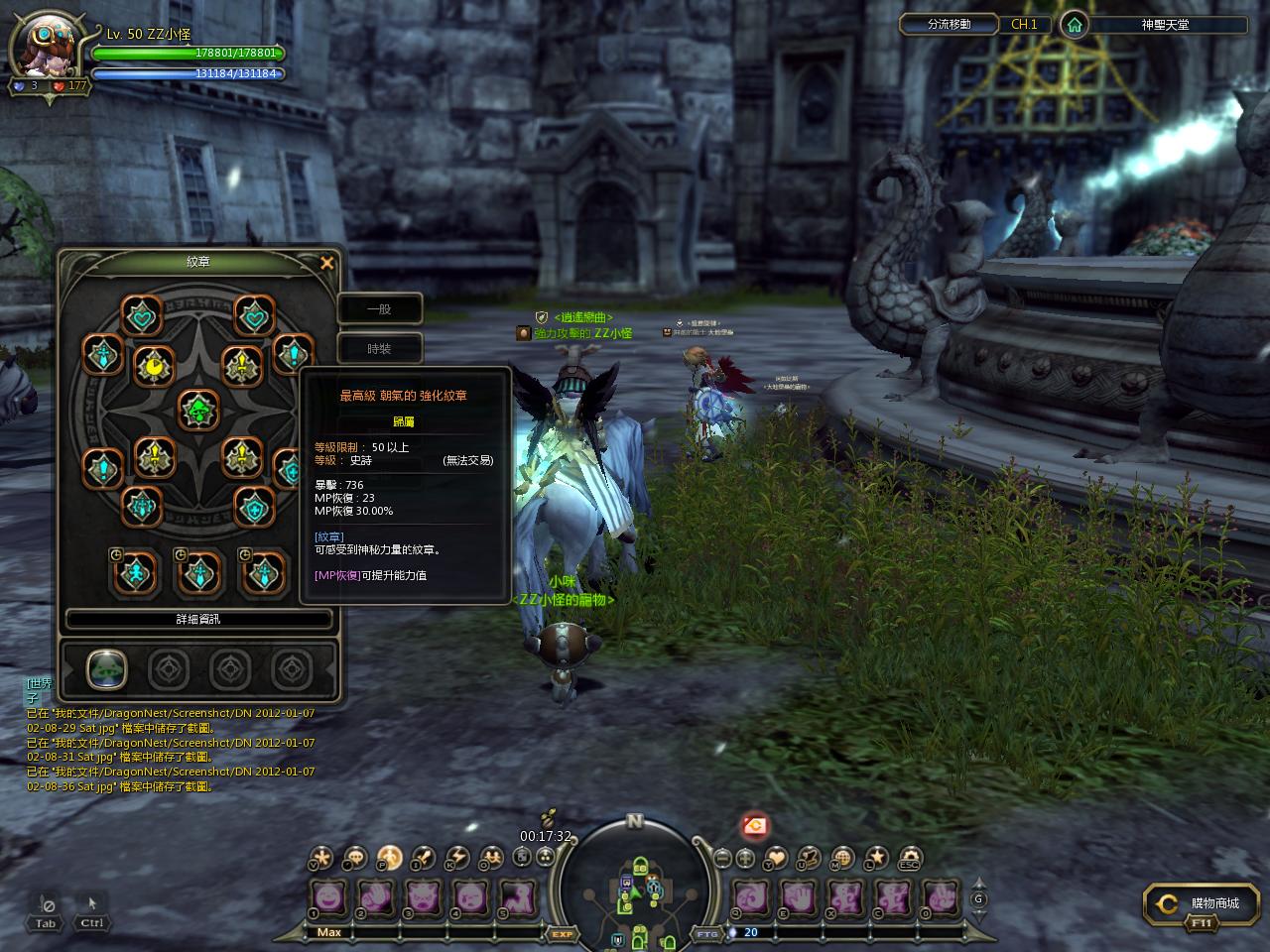
Task: Open the ESC gear system menu
Action: (909, 858)
